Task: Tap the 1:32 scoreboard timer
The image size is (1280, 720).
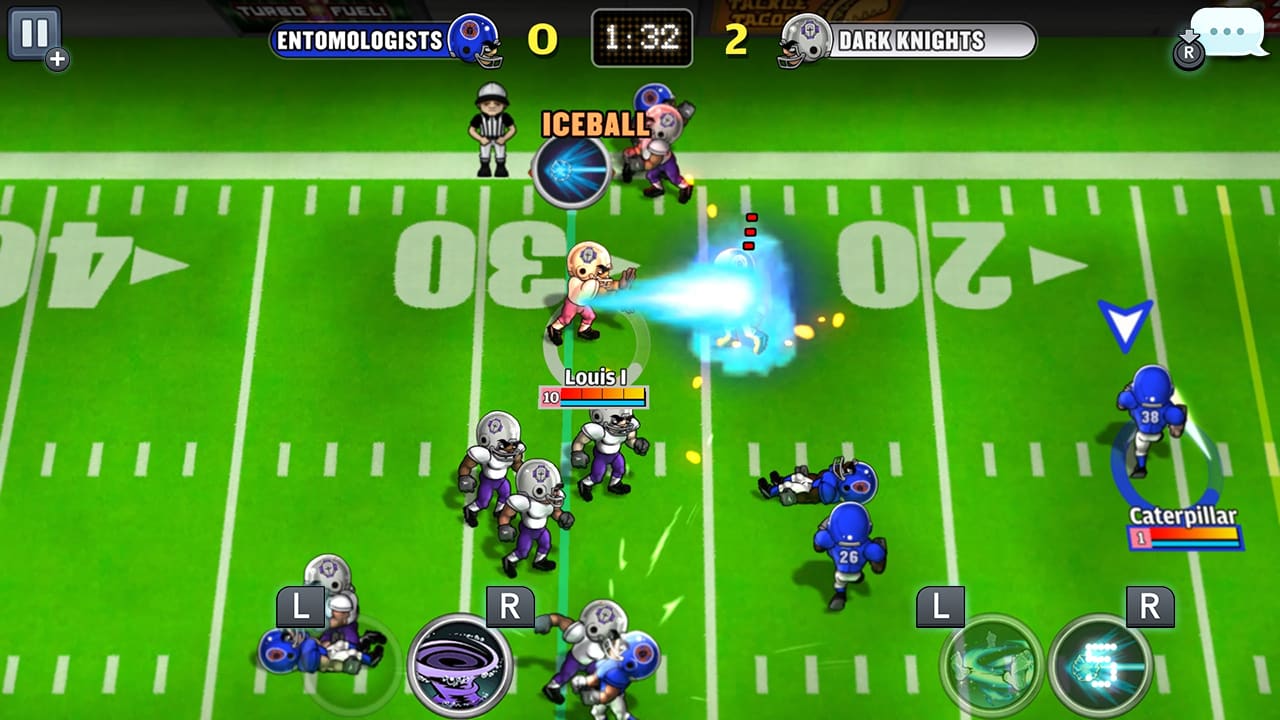Action: pyautogui.click(x=643, y=35)
